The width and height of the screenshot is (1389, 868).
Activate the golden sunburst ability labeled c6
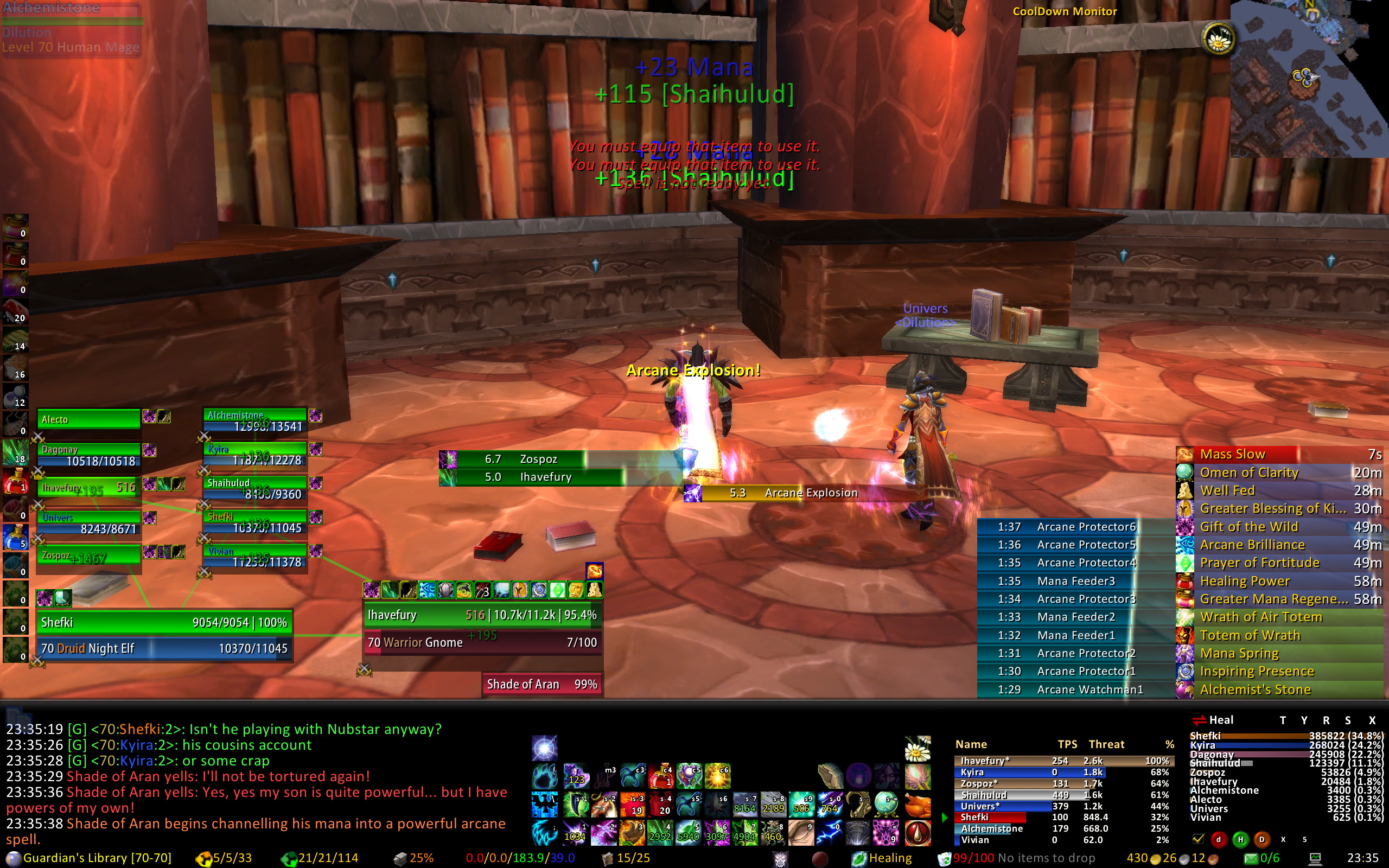717,777
